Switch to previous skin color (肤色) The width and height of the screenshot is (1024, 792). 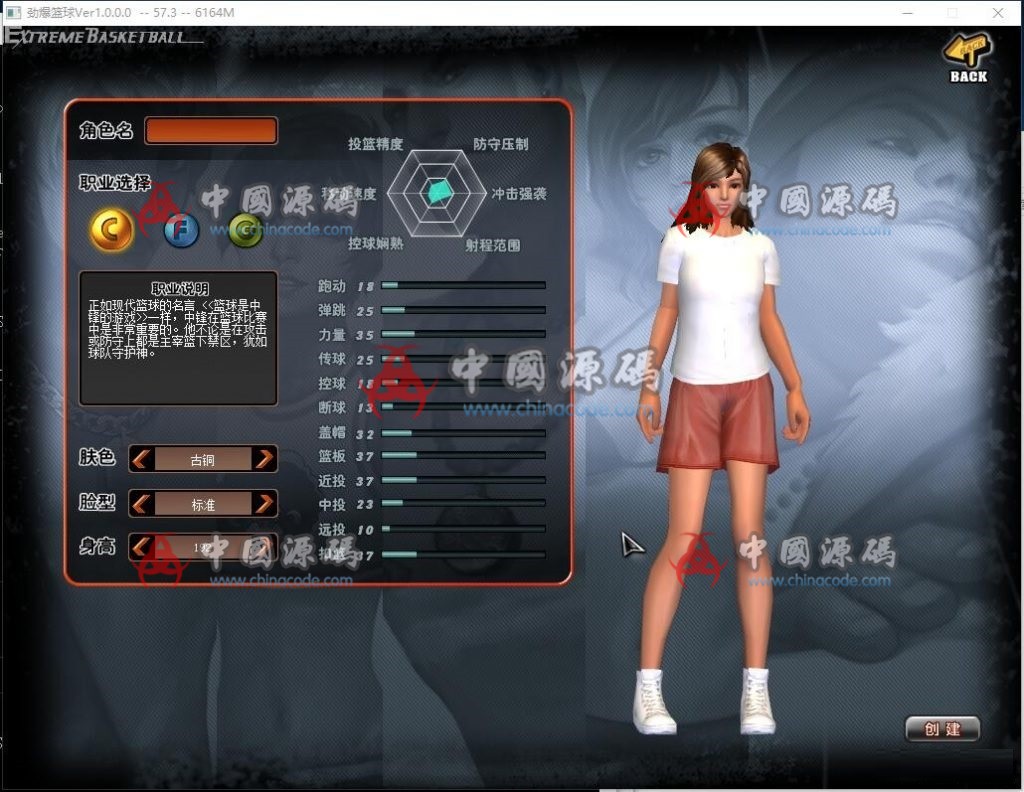tap(142, 459)
